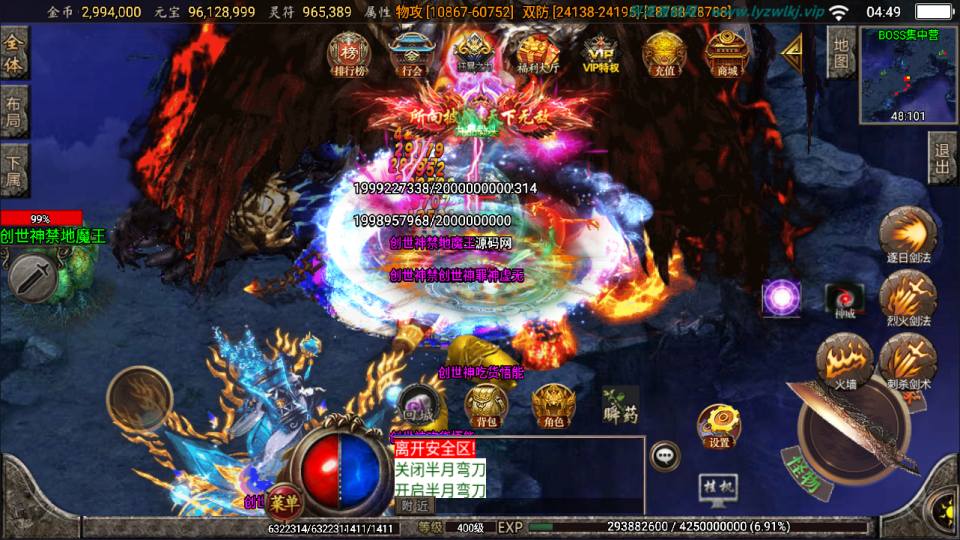Select the 布局 layout button
The width and height of the screenshot is (960, 540).
click(x=15, y=110)
